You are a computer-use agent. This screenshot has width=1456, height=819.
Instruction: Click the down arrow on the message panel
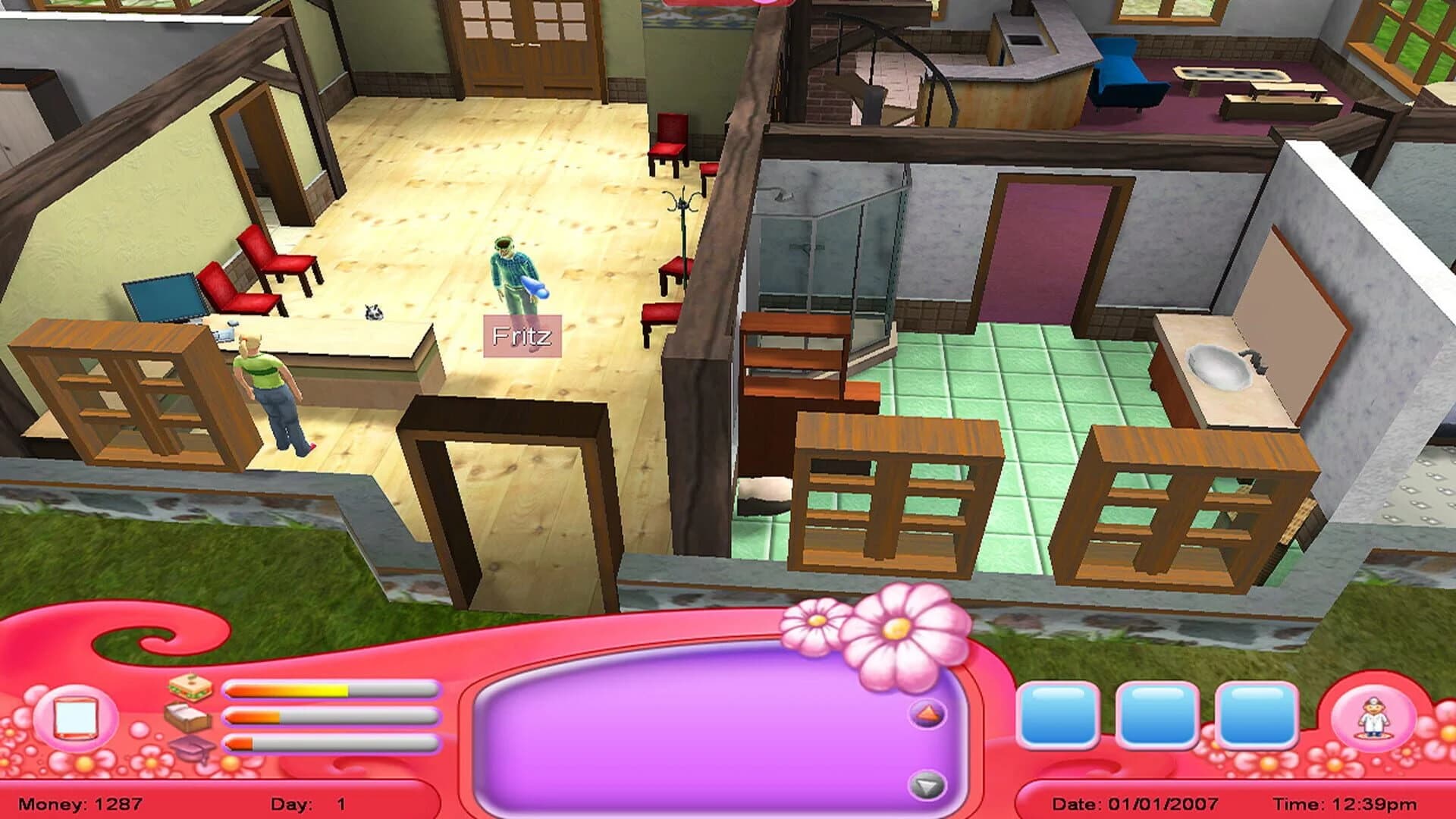927,786
